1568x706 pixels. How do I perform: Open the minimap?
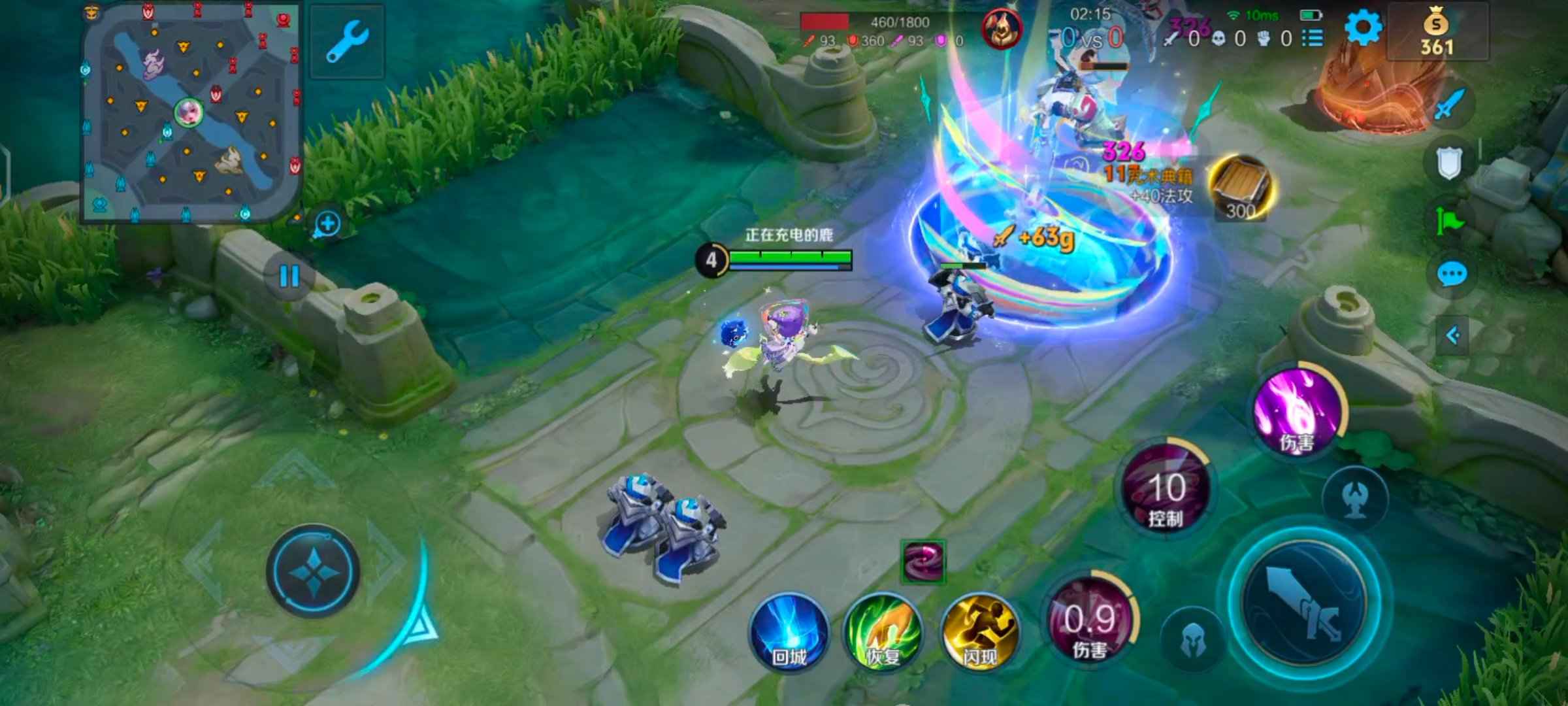189,112
